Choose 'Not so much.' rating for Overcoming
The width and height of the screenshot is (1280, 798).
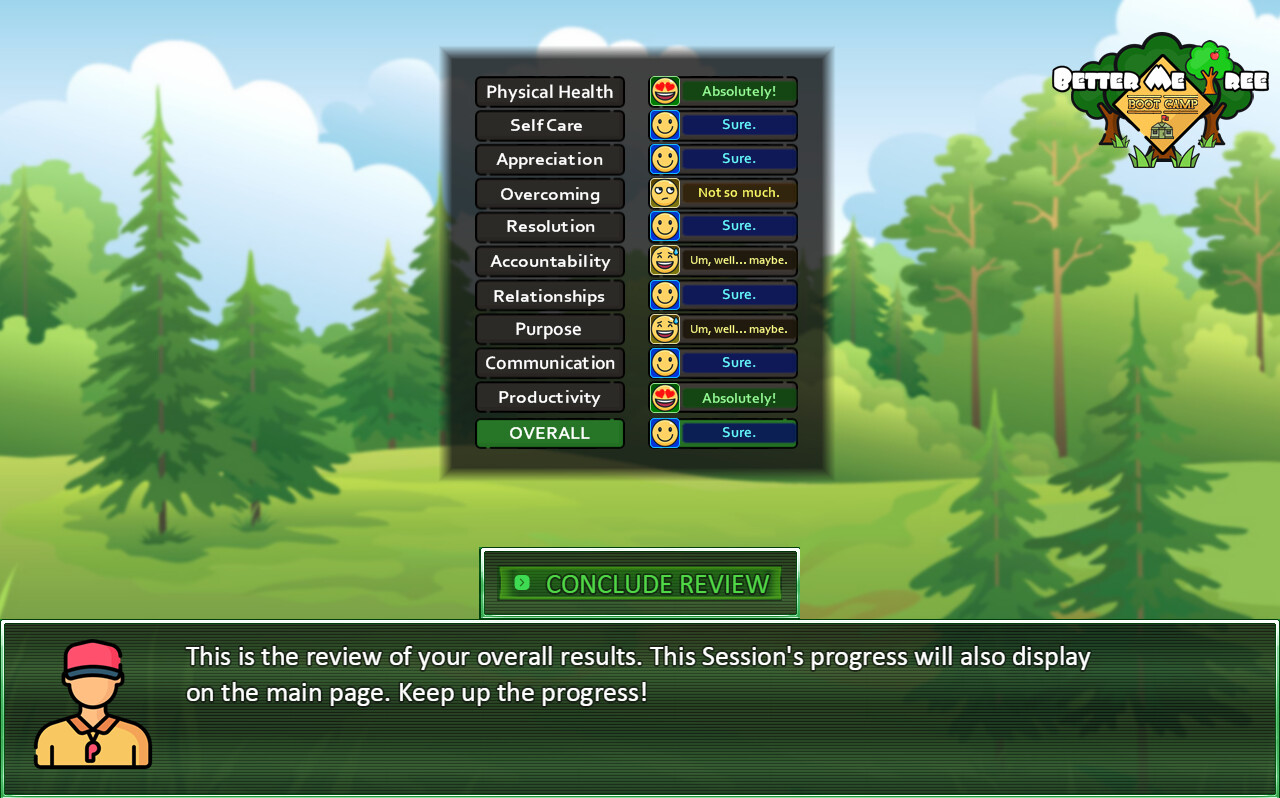[738, 193]
